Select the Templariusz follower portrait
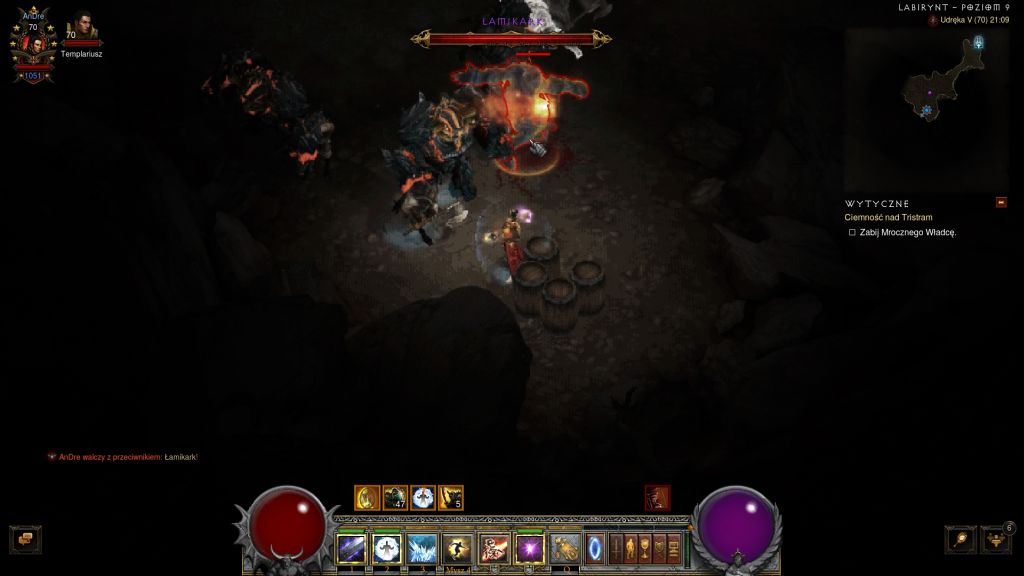This screenshot has width=1024, height=576. pos(80,27)
